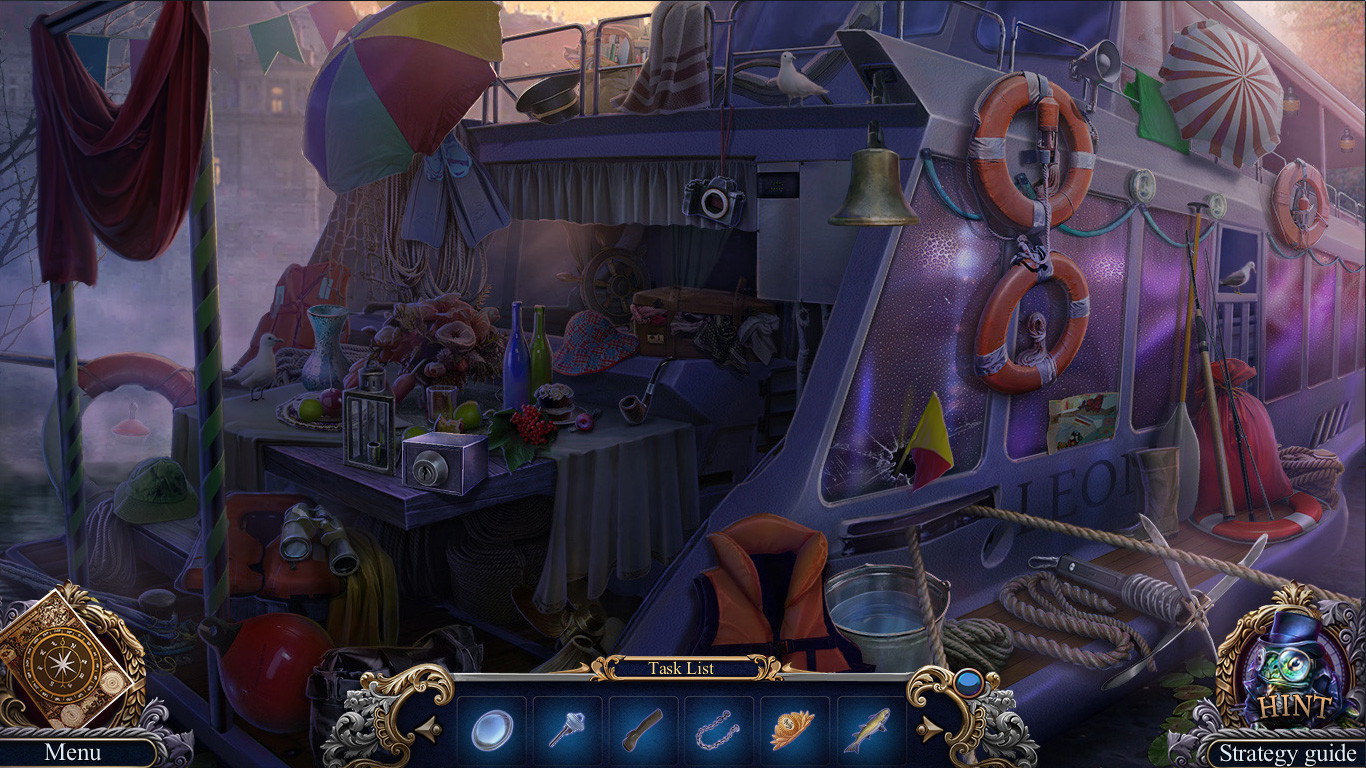Image resolution: width=1366 pixels, height=768 pixels.
Task: Click the brass ship's bell
Action: click(876, 185)
